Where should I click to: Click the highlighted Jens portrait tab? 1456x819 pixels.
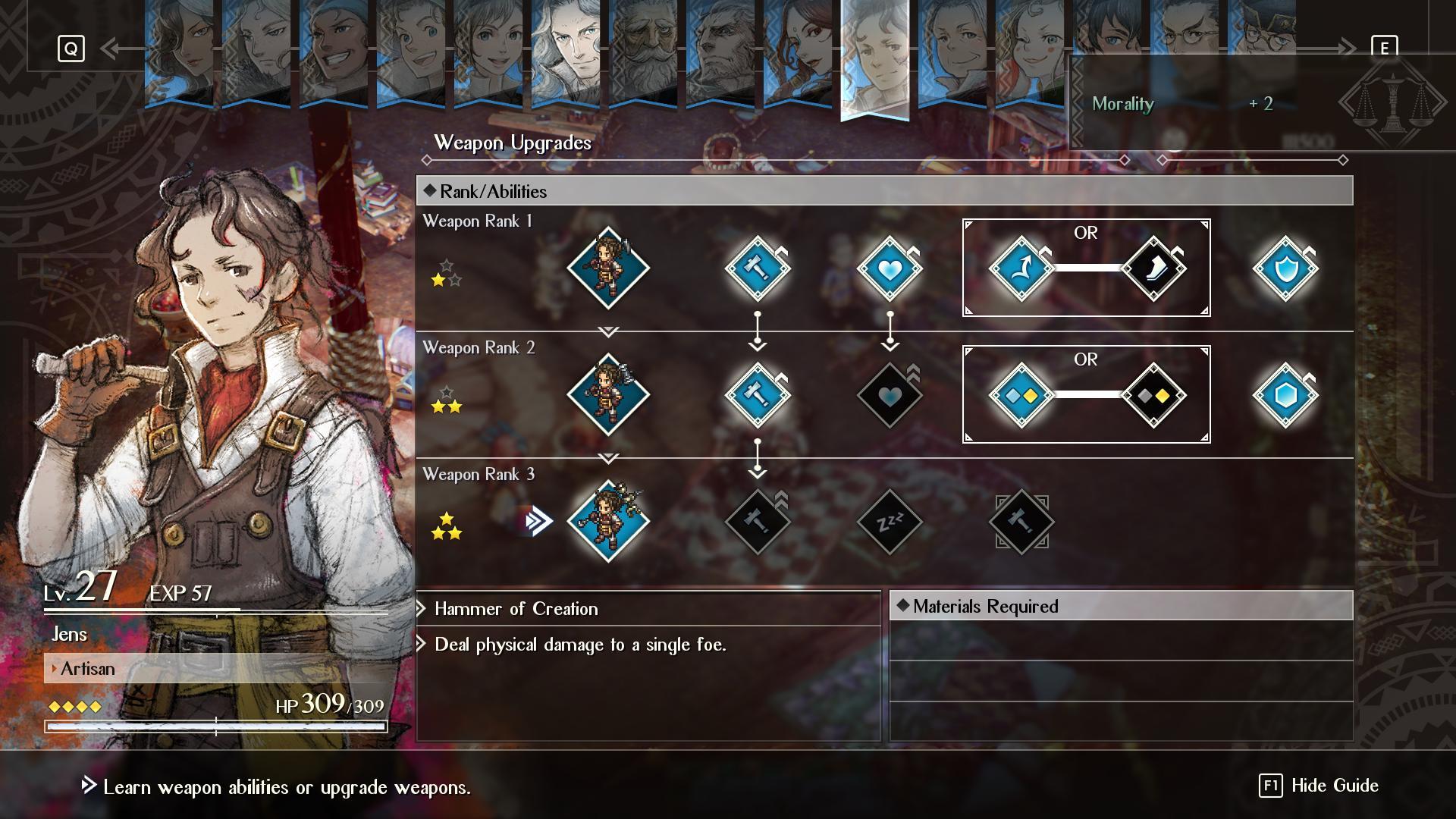pyautogui.click(x=874, y=57)
